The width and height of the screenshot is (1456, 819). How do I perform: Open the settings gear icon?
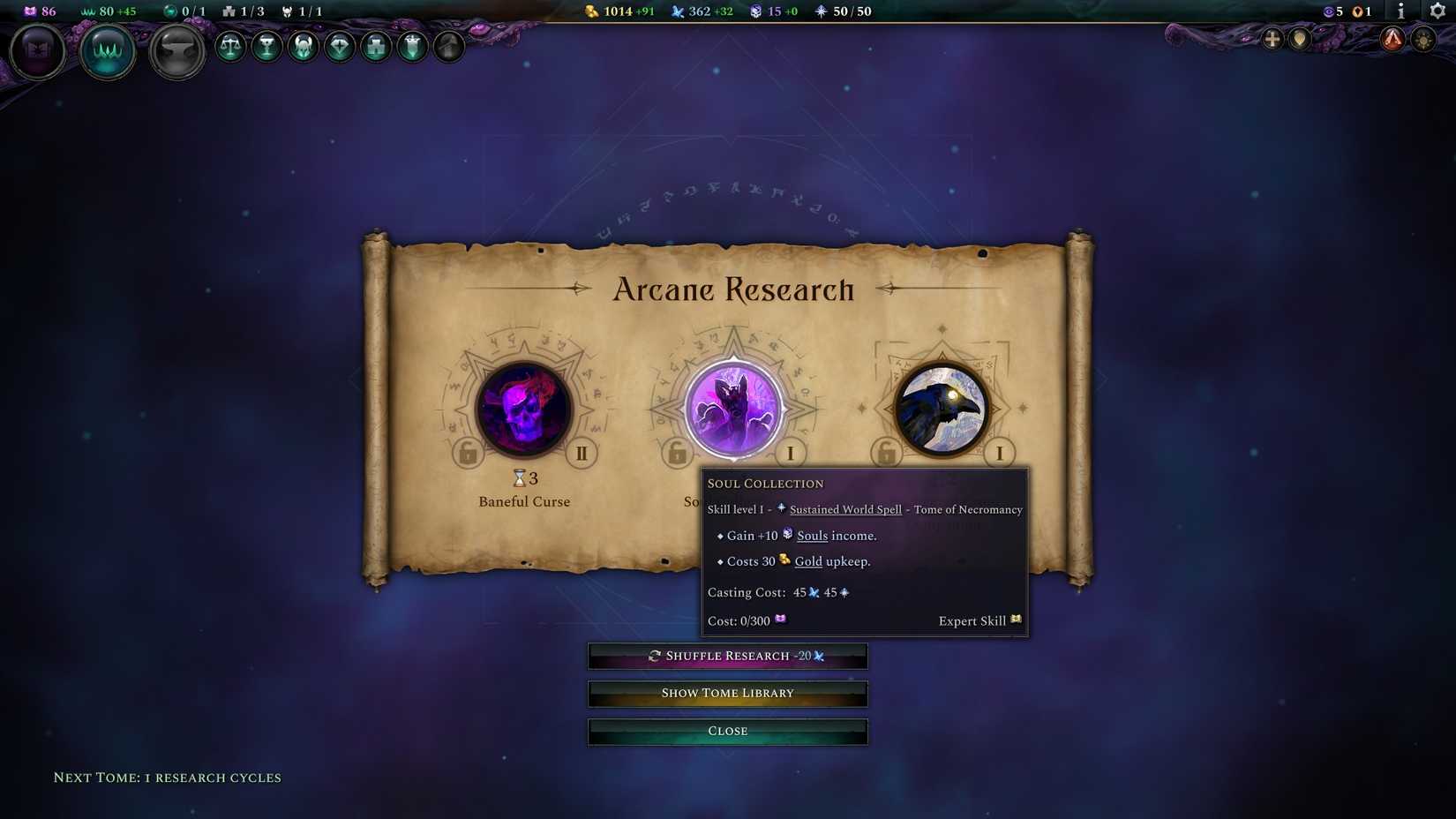tap(1435, 12)
